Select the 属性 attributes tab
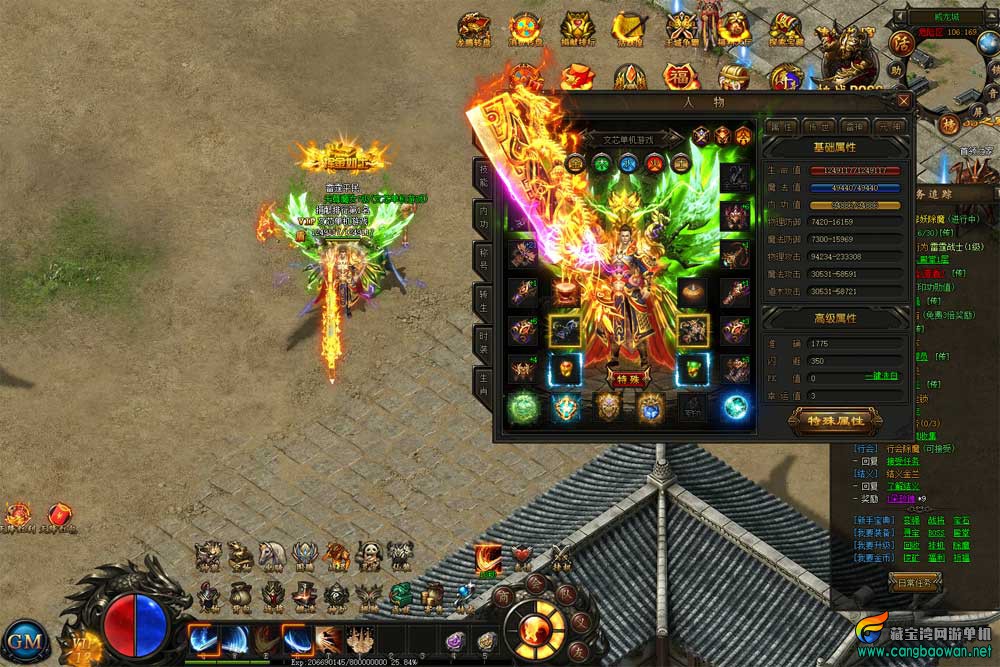This screenshot has width=1000, height=667. (781, 126)
